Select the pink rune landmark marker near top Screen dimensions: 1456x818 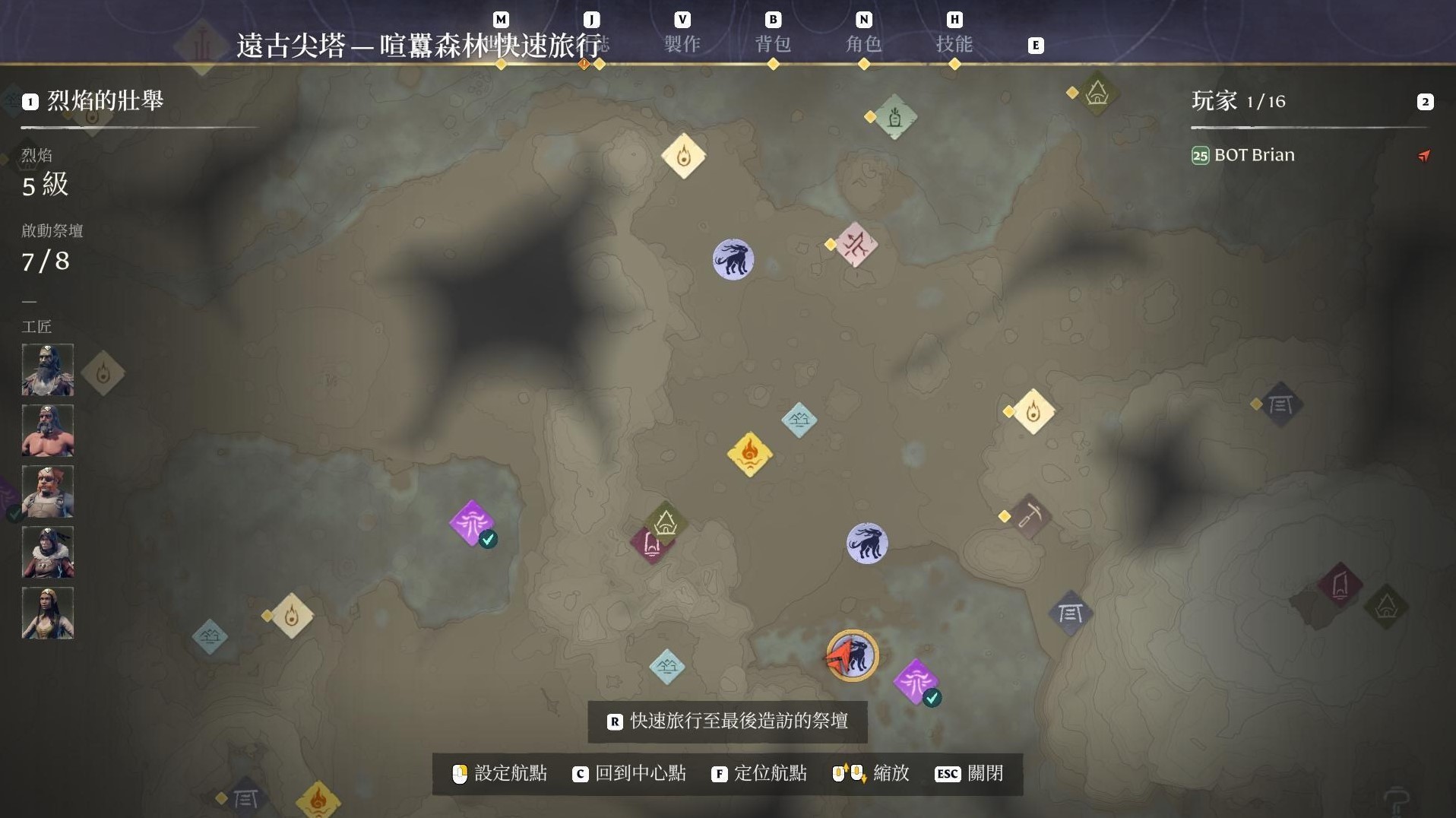[x=856, y=246]
